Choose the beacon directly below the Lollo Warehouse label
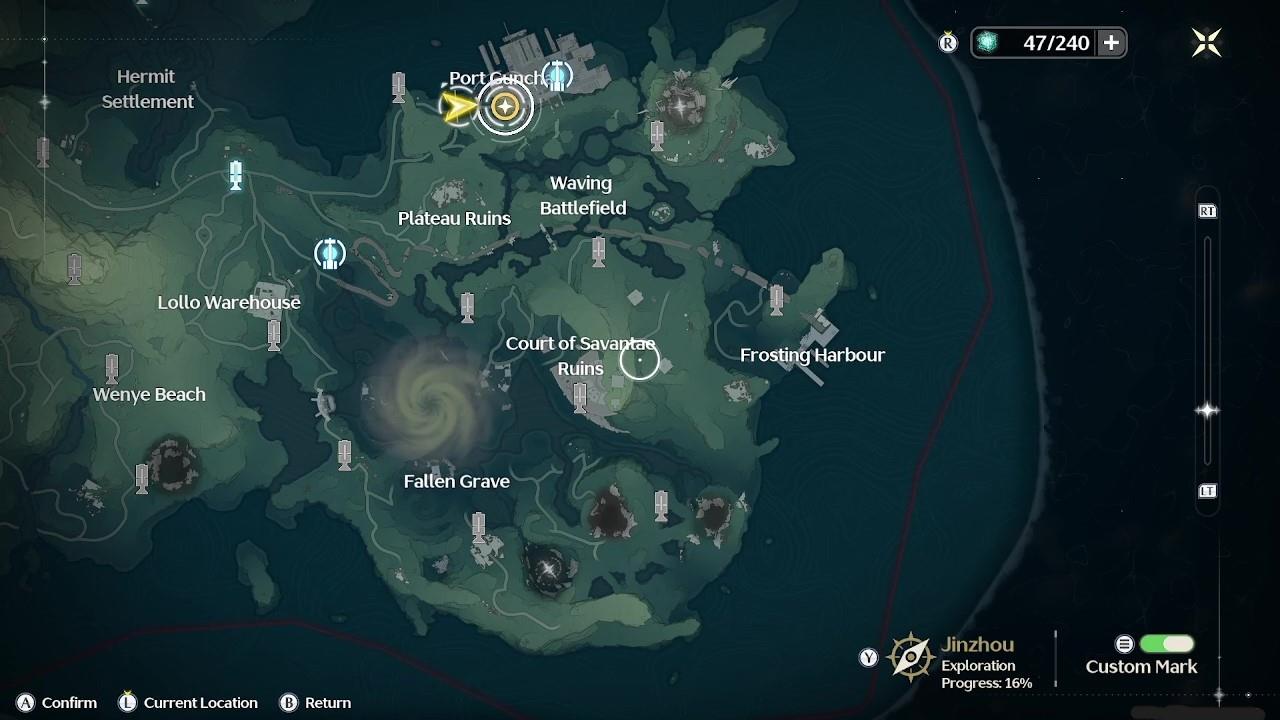The height and width of the screenshot is (720, 1280). click(274, 335)
